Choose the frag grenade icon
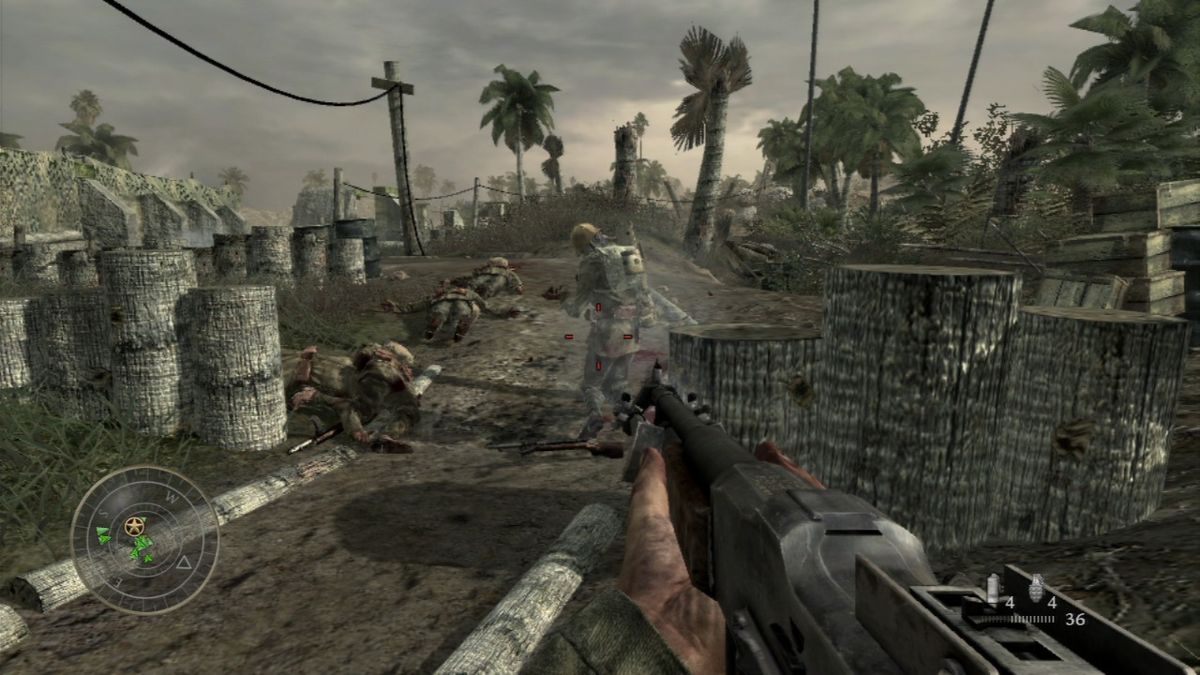Image resolution: width=1200 pixels, height=675 pixels. 1034,587
